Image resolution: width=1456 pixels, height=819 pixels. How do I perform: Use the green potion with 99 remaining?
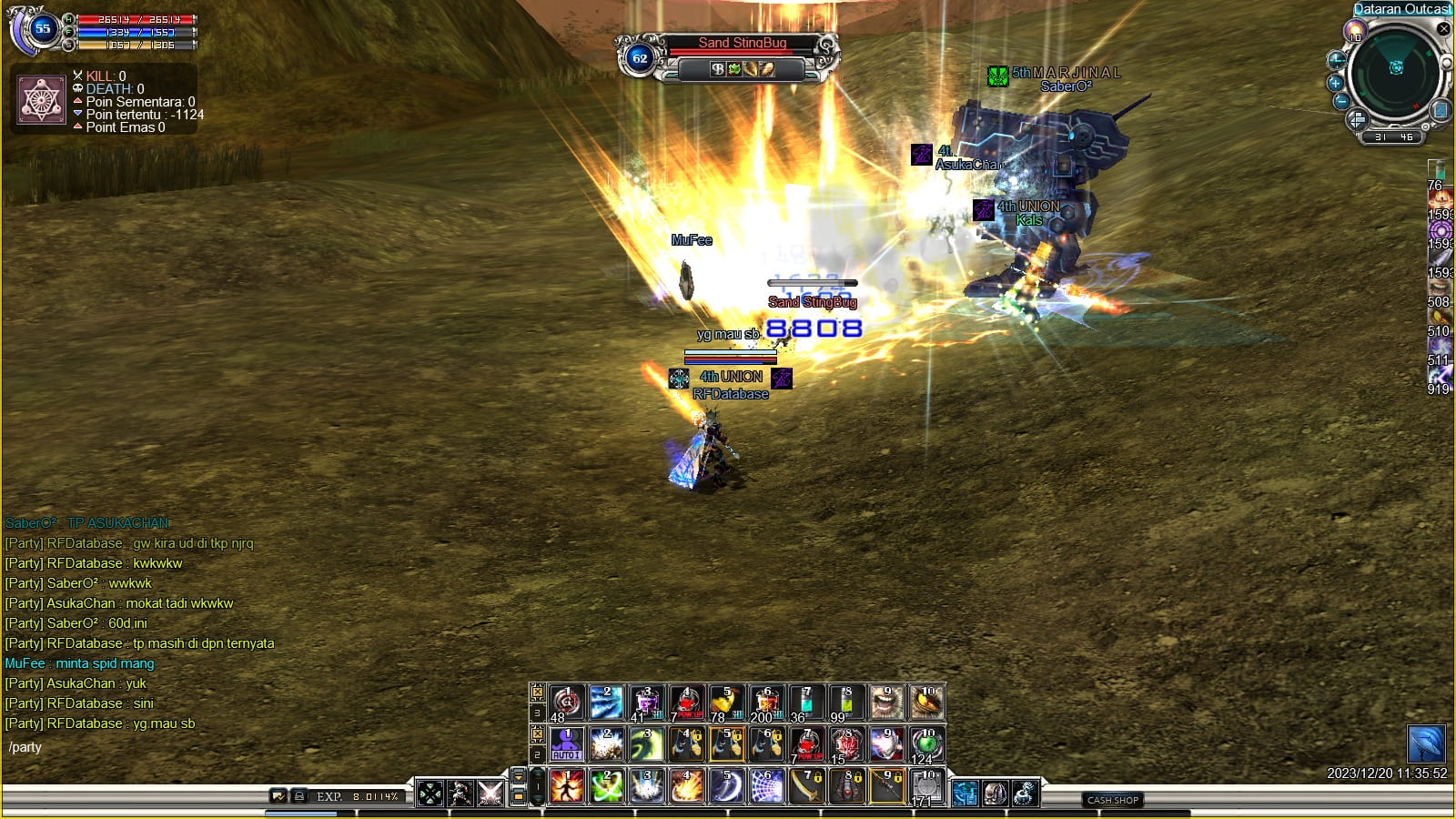pyautogui.click(x=846, y=703)
